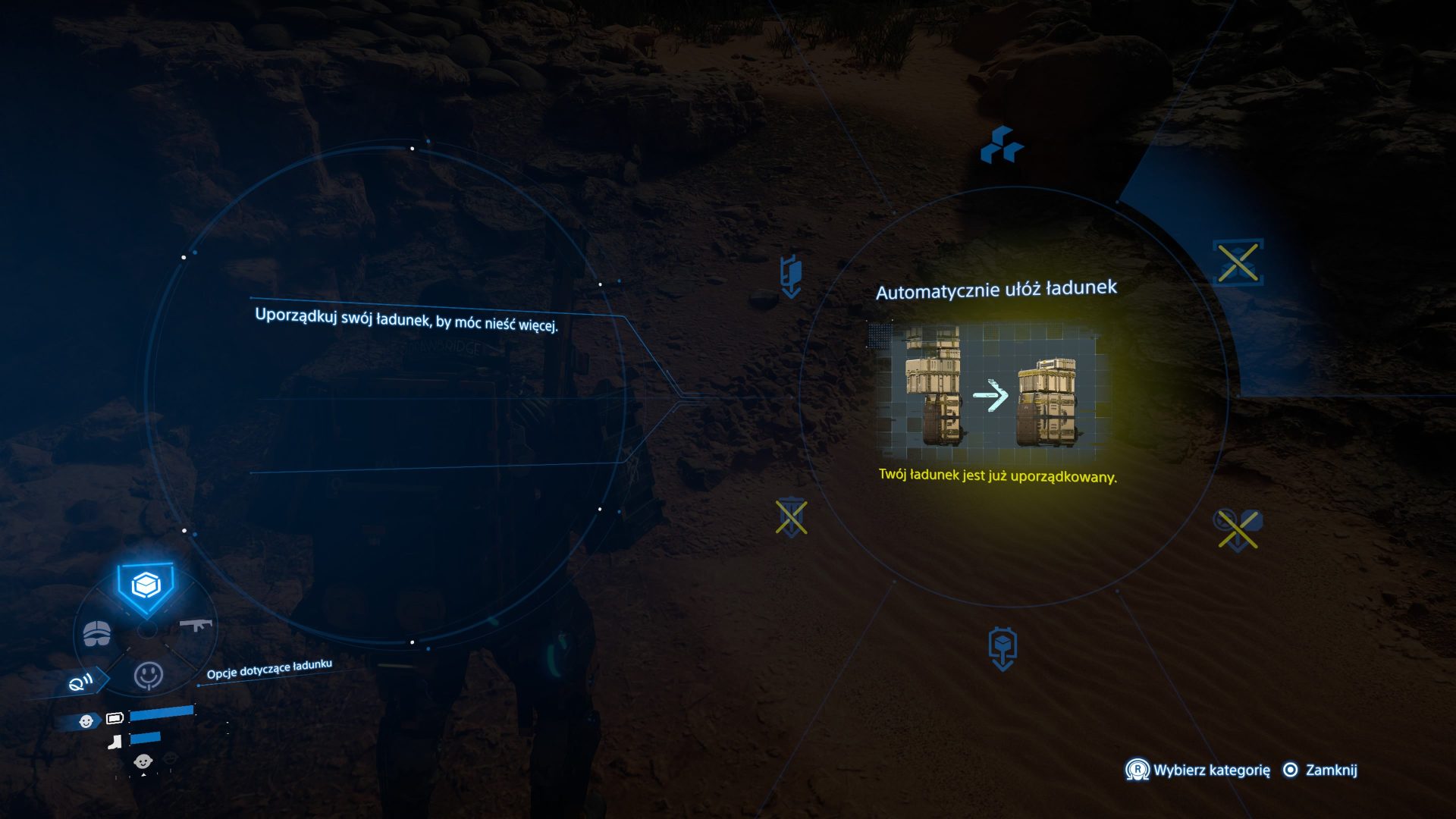Select the offload box icon with down arrow
The image size is (1456, 819).
tap(1003, 649)
